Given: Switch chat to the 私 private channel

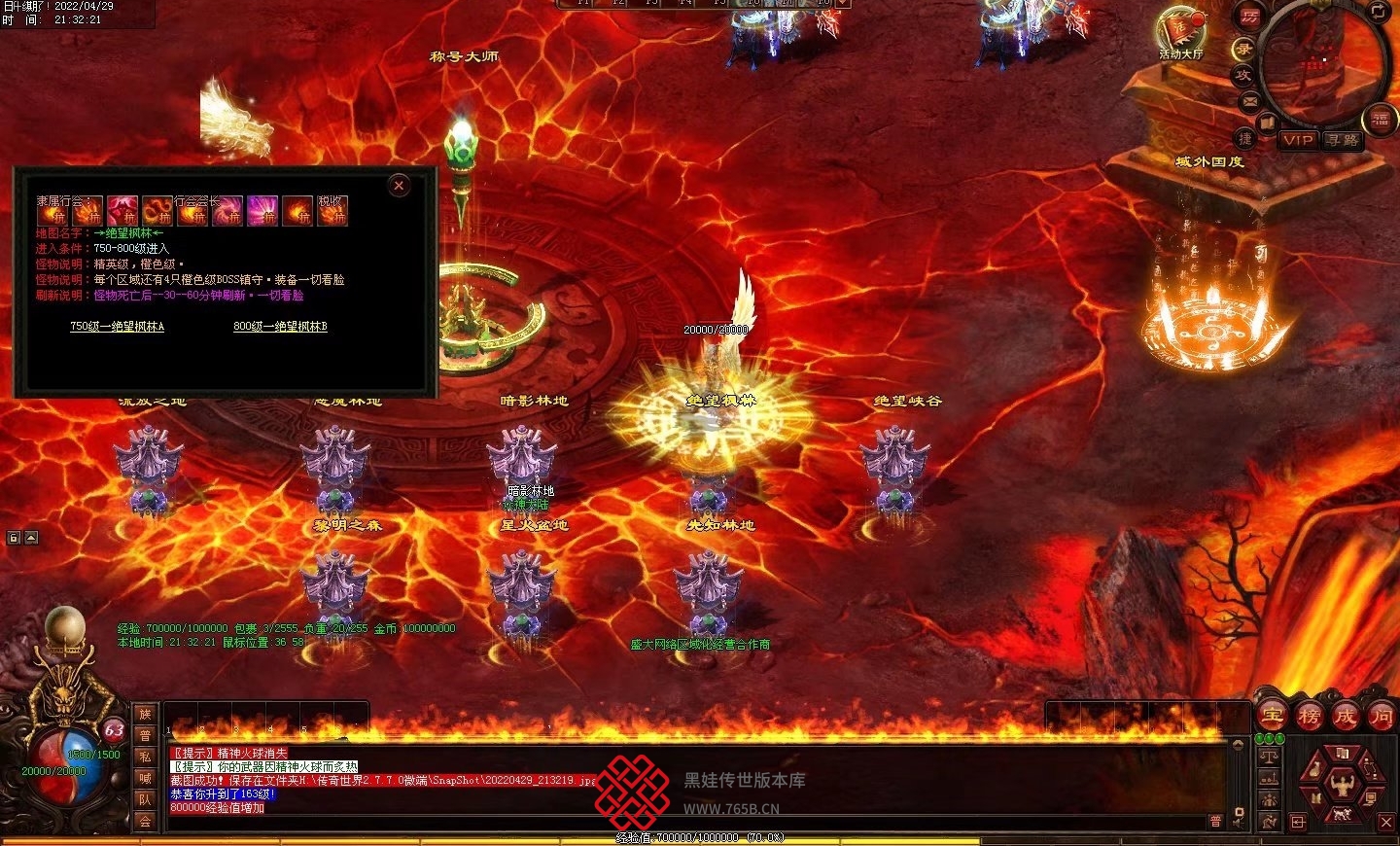Looking at the screenshot, I should pyautogui.click(x=145, y=757).
